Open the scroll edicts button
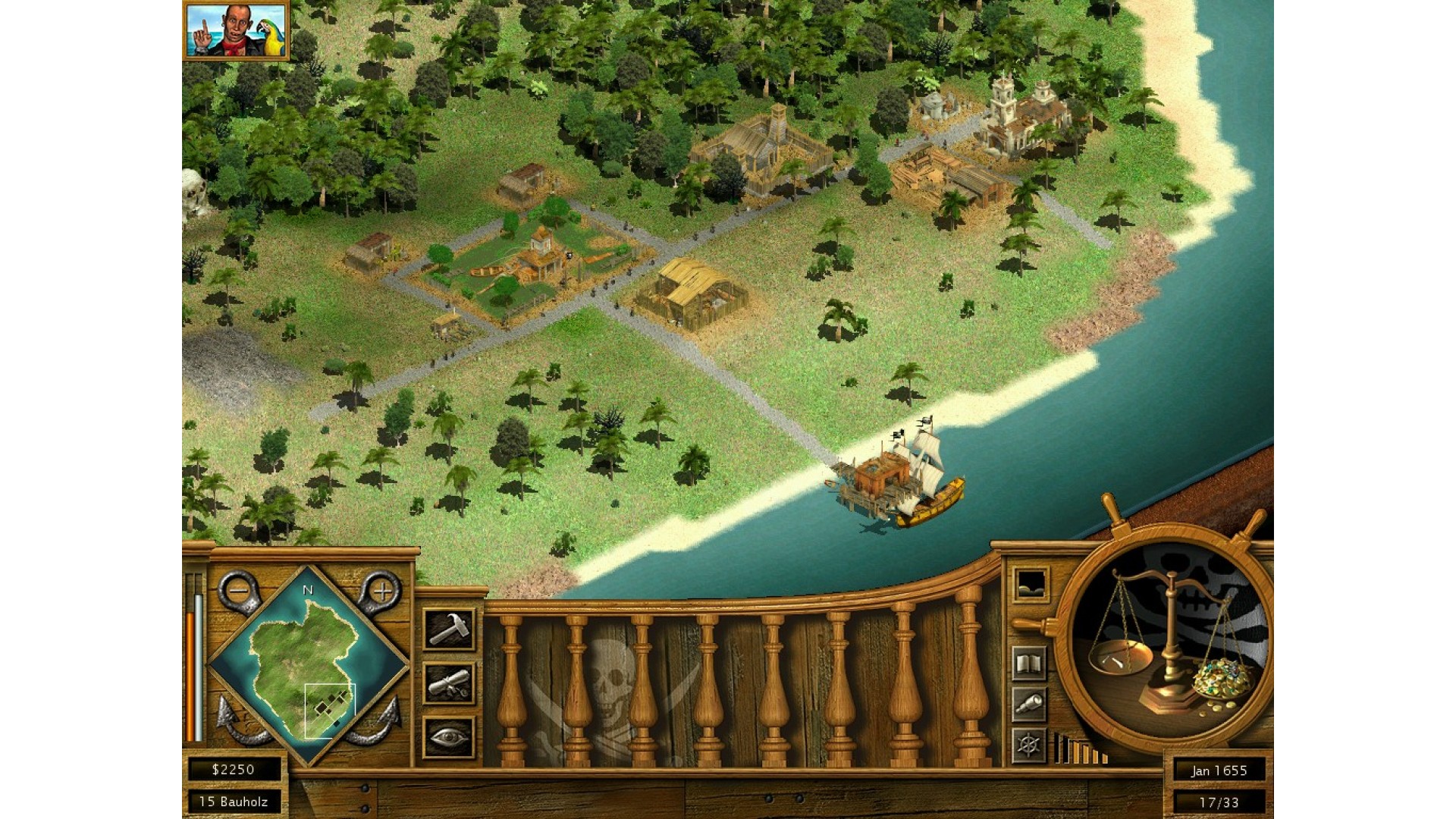The image size is (1456, 819). pyautogui.click(x=449, y=684)
